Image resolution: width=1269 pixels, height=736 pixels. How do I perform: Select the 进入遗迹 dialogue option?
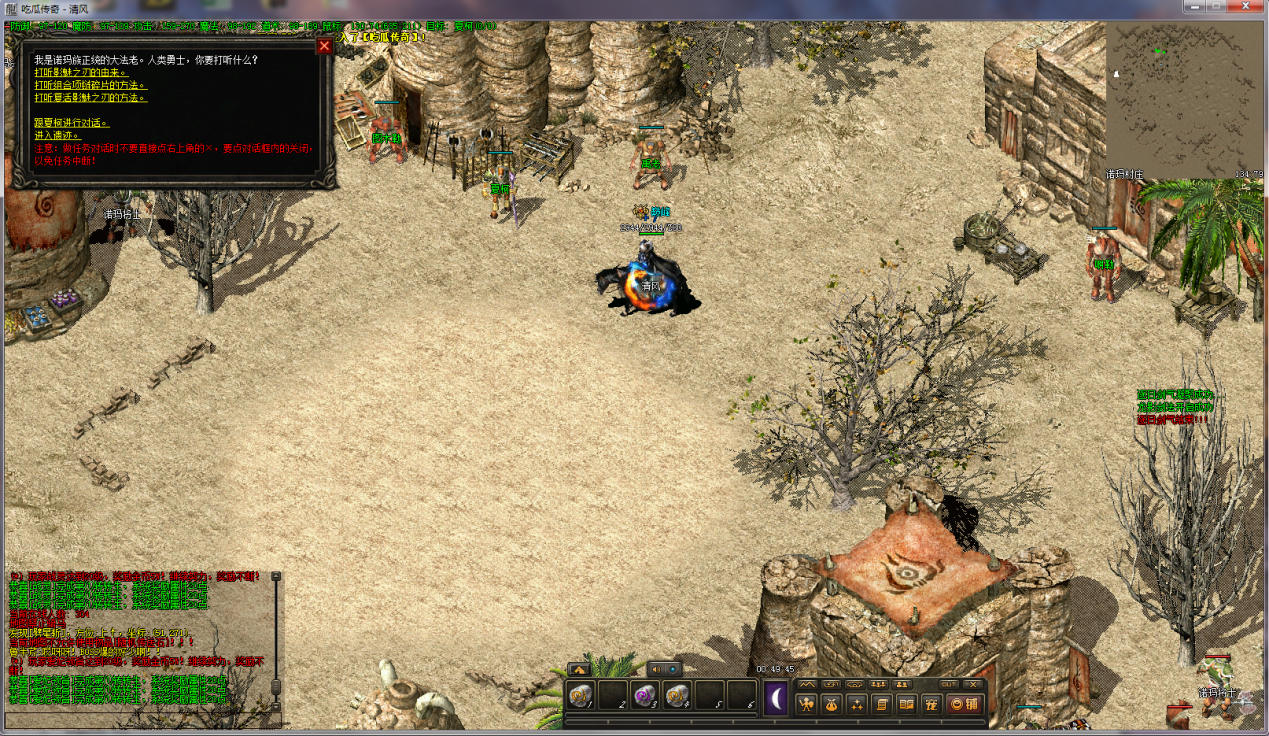click(56, 135)
